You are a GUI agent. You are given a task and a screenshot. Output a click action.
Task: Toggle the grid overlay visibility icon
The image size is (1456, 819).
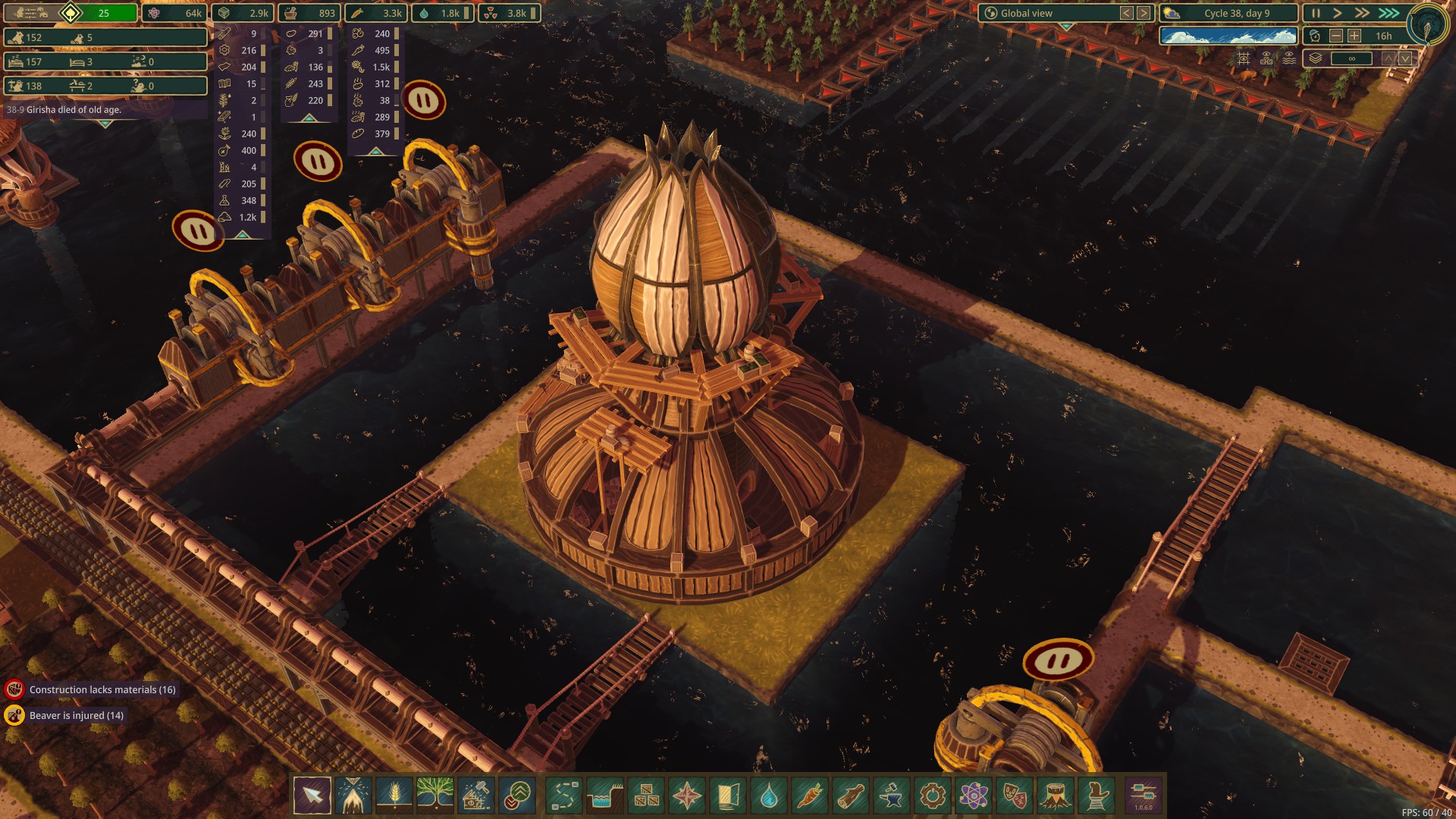1244,58
